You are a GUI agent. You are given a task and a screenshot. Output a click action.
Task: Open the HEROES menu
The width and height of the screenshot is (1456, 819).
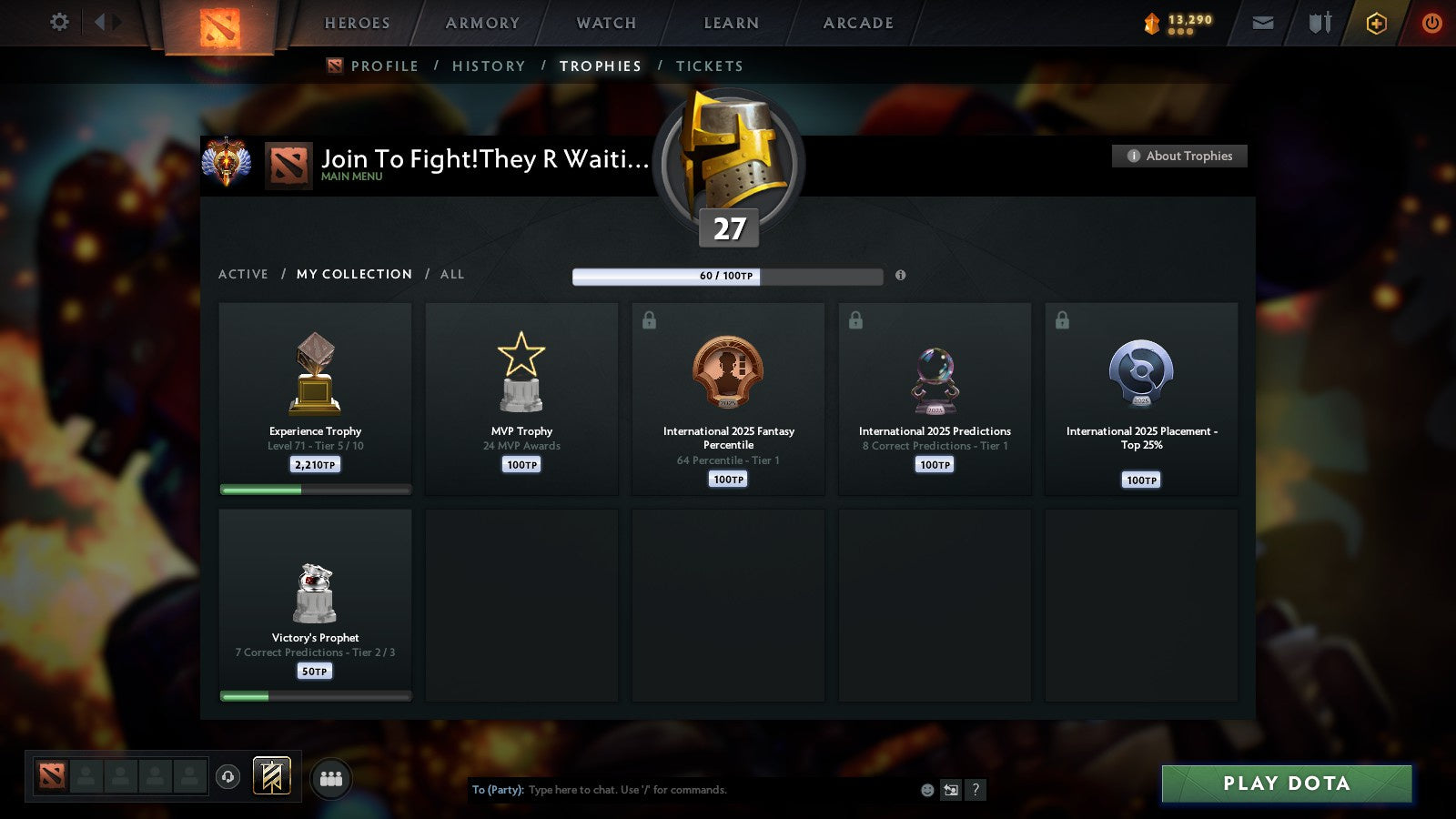[x=357, y=23]
